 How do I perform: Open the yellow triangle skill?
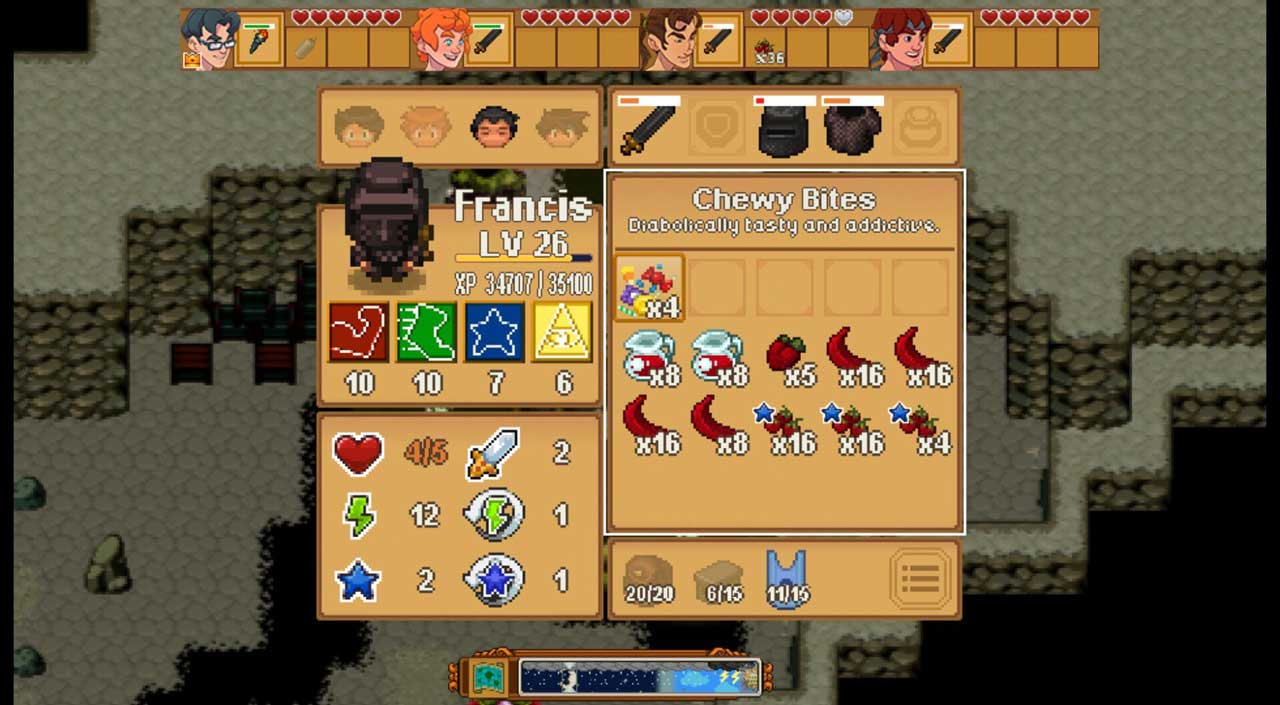pyautogui.click(x=563, y=332)
